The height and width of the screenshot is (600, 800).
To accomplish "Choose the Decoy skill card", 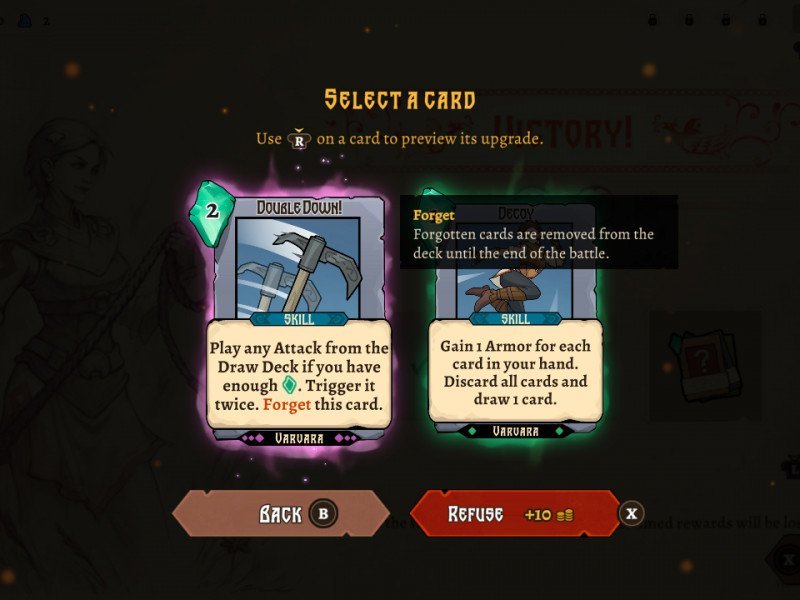I will 515,340.
